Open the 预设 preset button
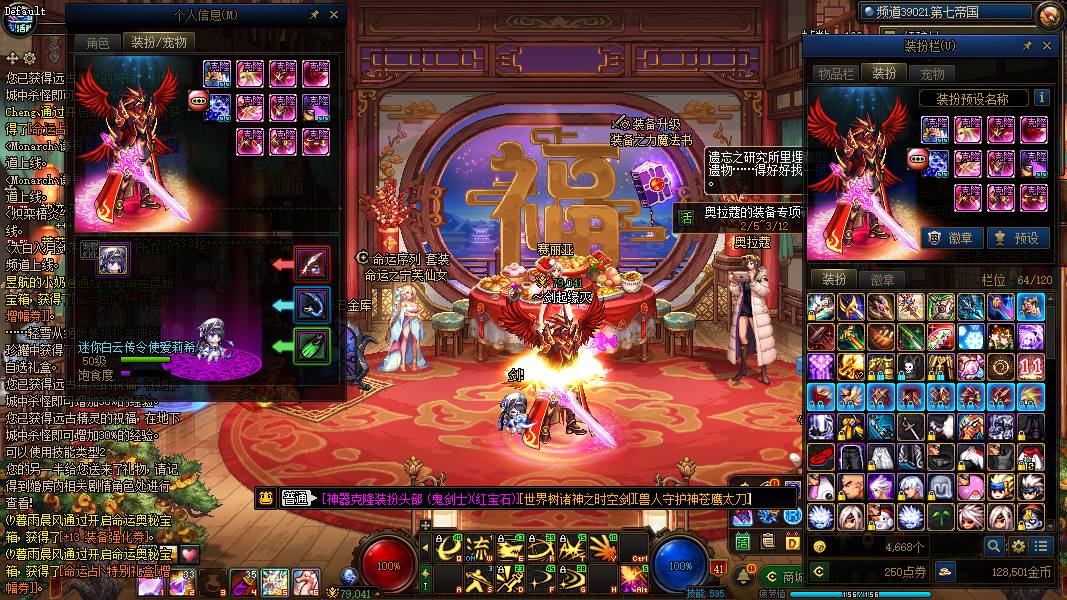The height and width of the screenshot is (600, 1067). coord(1015,238)
